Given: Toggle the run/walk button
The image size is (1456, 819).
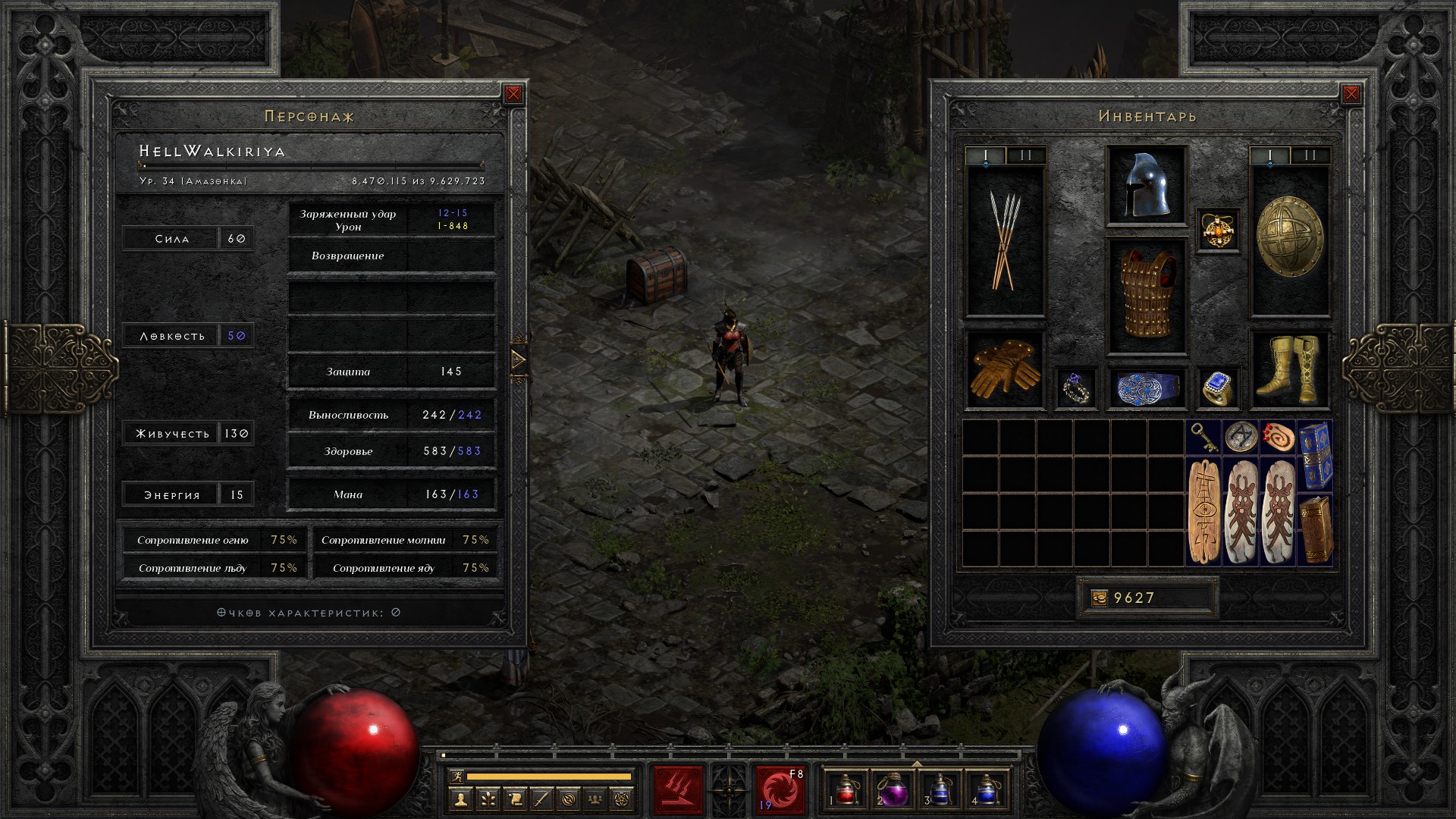Looking at the screenshot, I should tap(457, 776).
